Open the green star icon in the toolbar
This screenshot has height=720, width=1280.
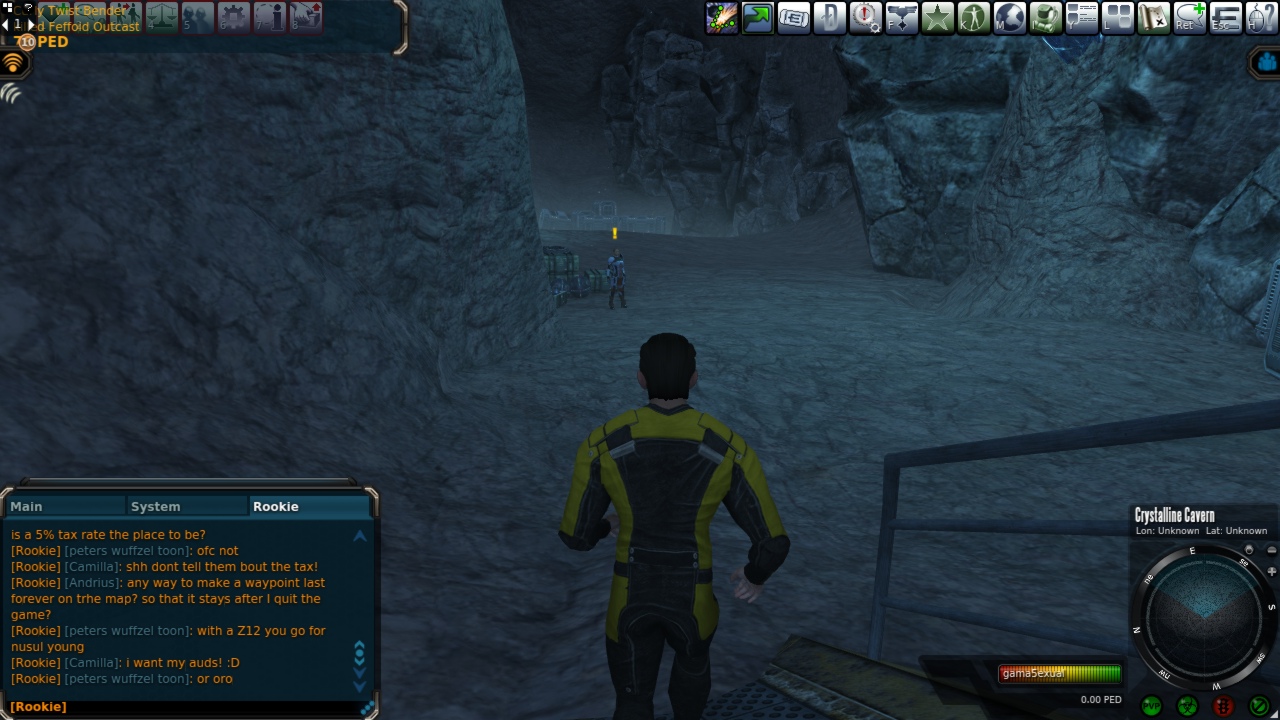point(937,18)
